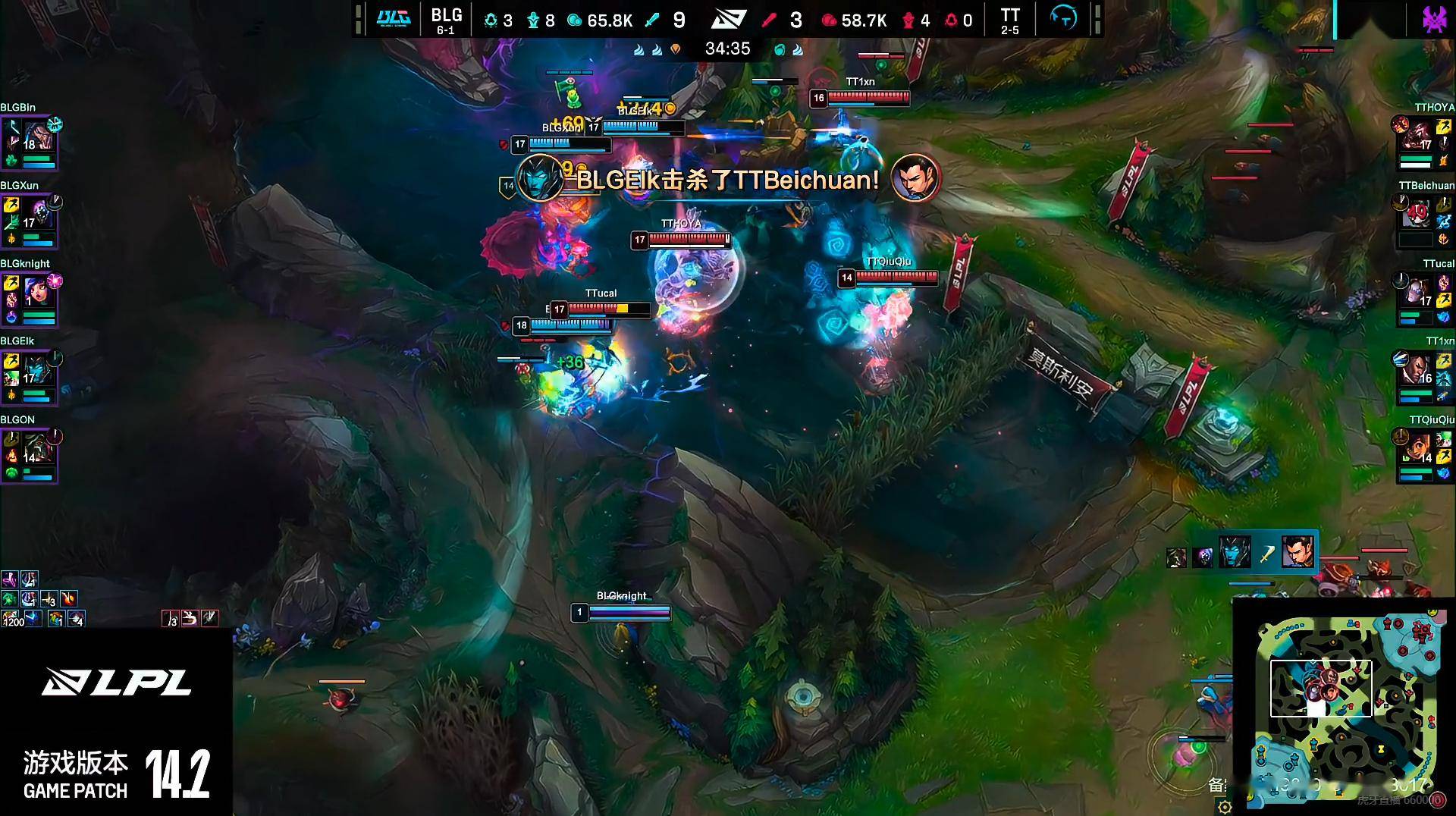Click the LPL logo in the overlay
1456x816 pixels.
click(116, 682)
